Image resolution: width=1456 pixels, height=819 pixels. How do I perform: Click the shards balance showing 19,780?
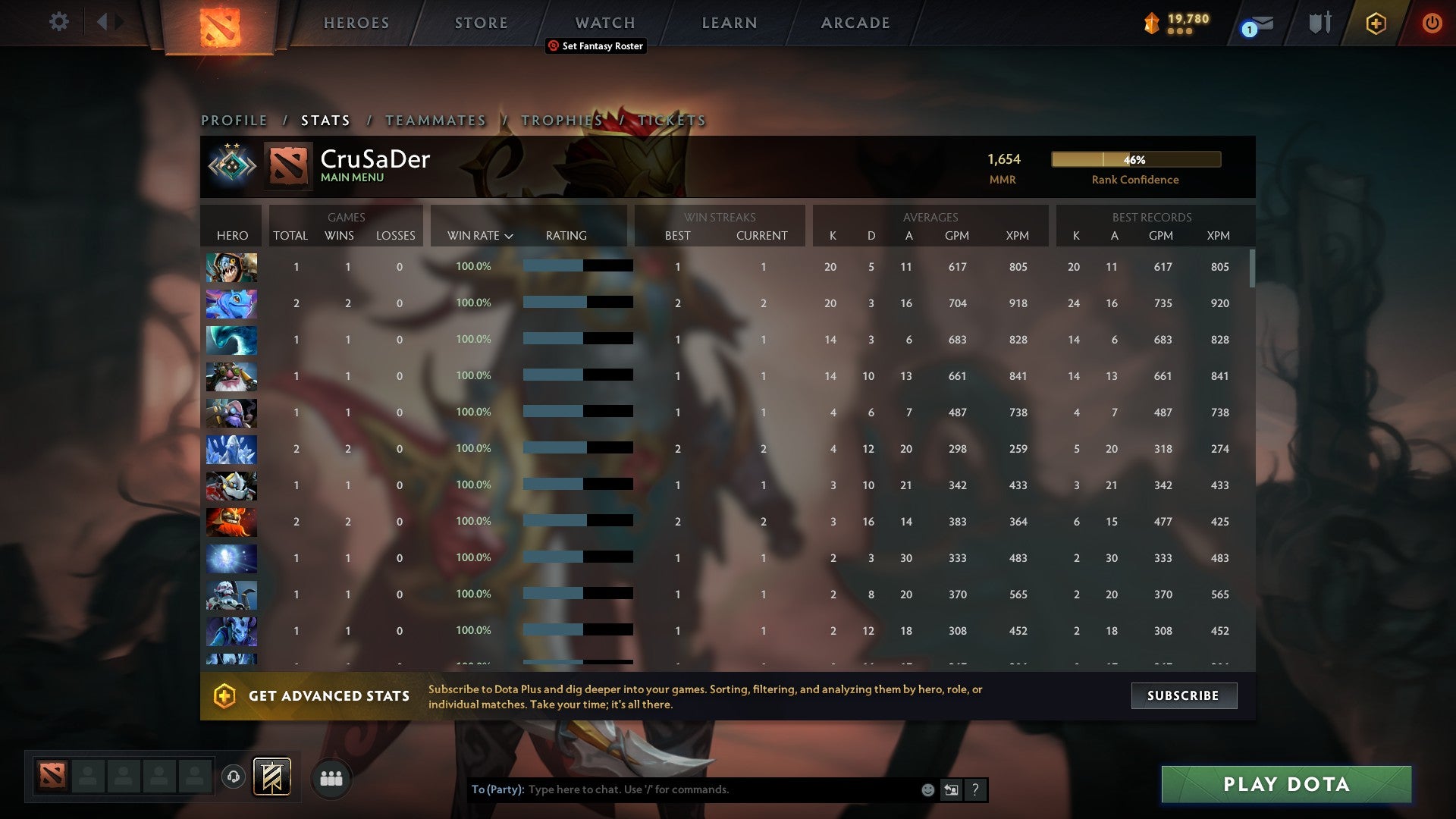click(1181, 22)
